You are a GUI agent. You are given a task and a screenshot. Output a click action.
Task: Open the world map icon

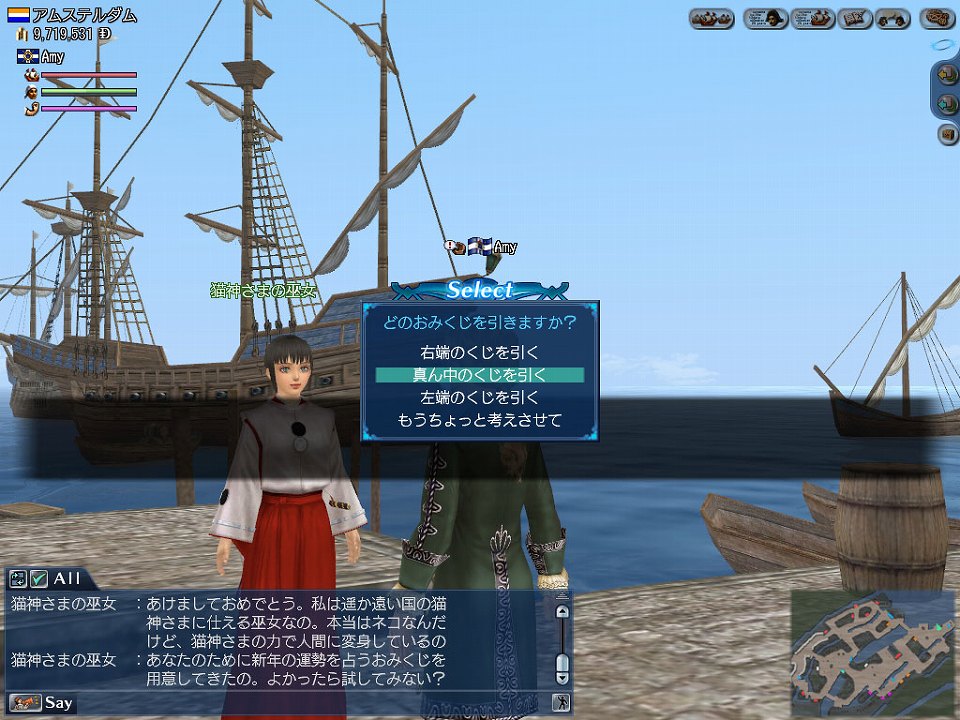936,19
